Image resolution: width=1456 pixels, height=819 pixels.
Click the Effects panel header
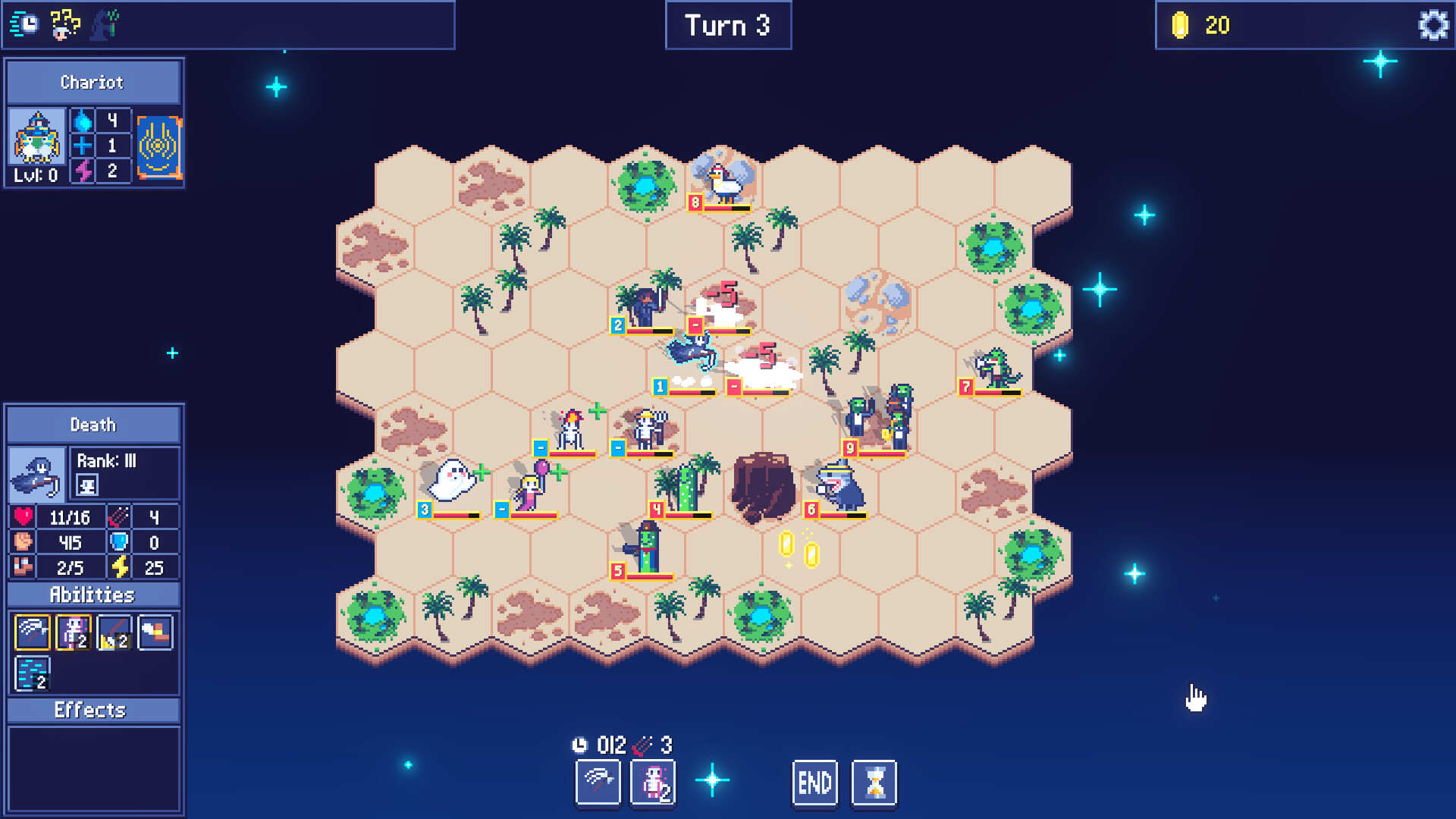coord(93,711)
